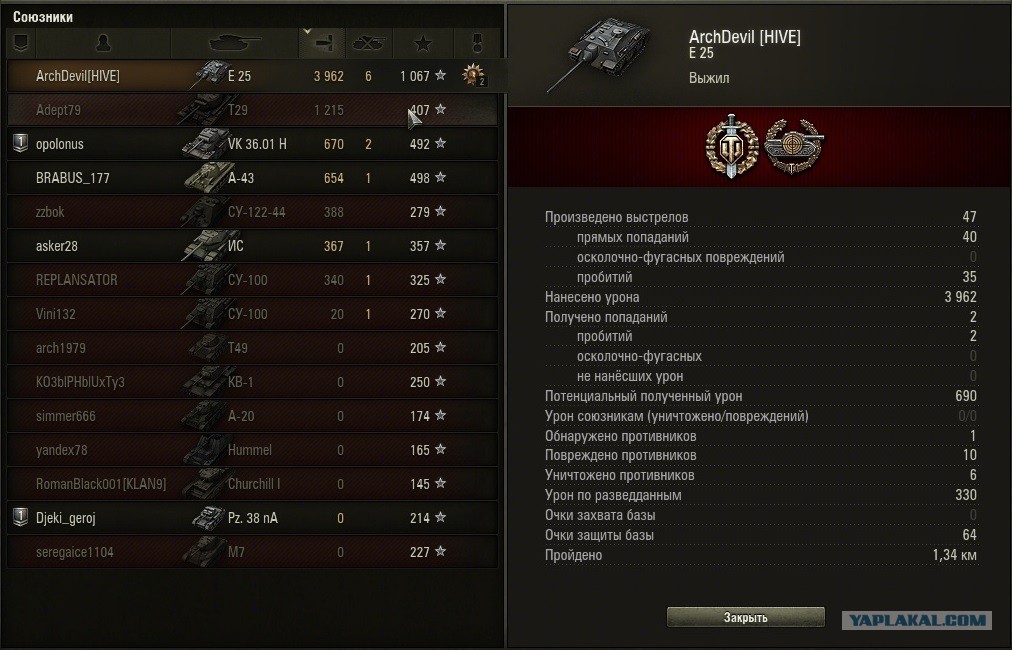Image resolution: width=1012 pixels, height=650 pixels.
Task: Select asker28 row with ИС tank
Action: (250, 246)
